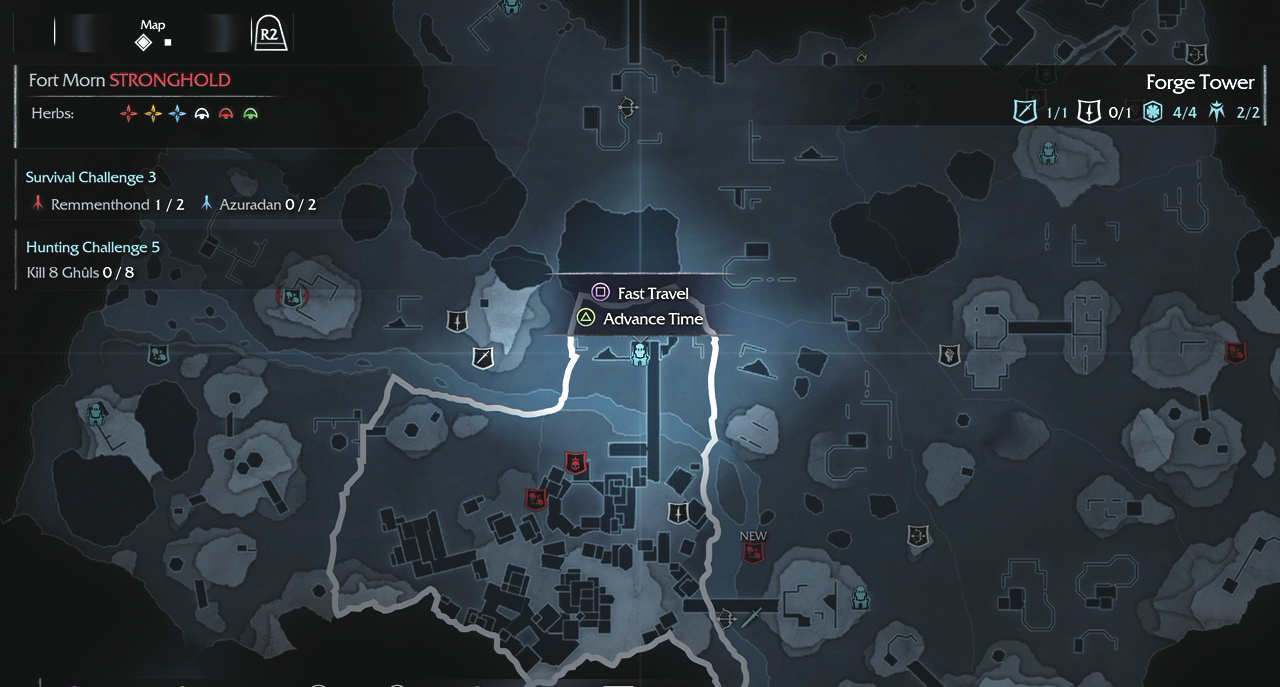This screenshot has height=687, width=1280.
Task: Select the red mission marker labeled NEW
Action: point(753,552)
